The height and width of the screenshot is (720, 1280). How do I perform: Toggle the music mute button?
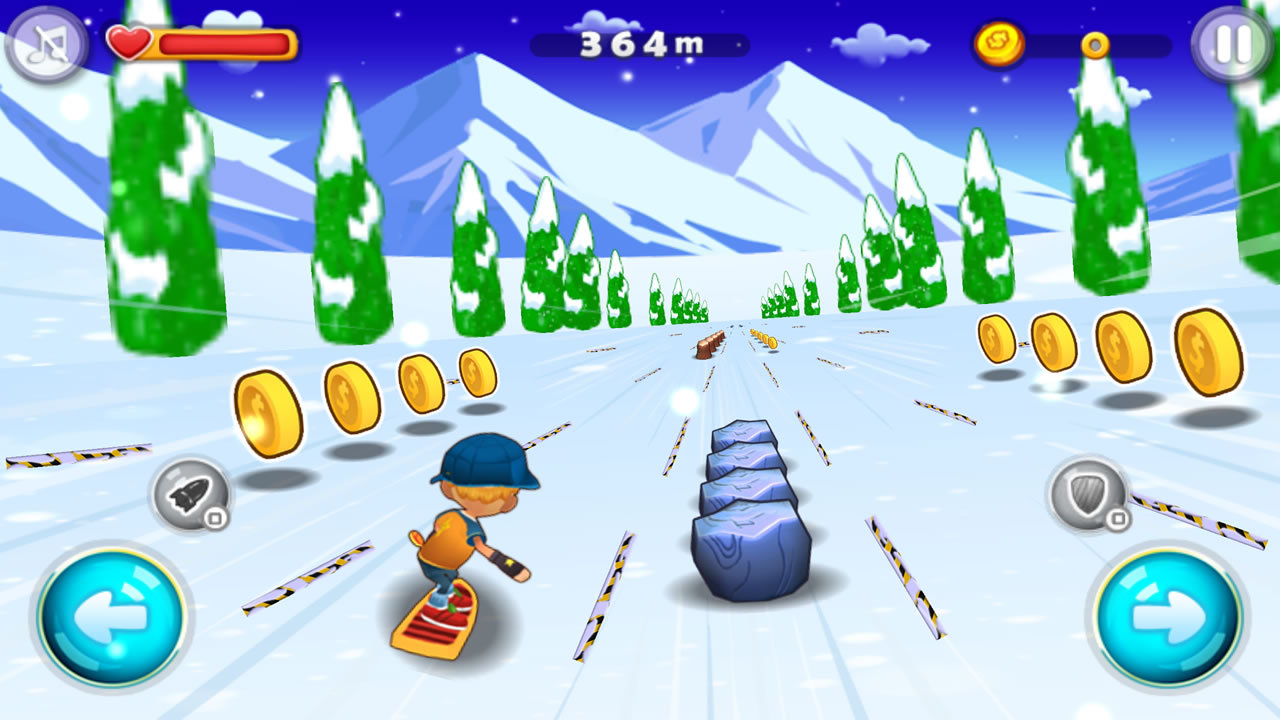45,45
